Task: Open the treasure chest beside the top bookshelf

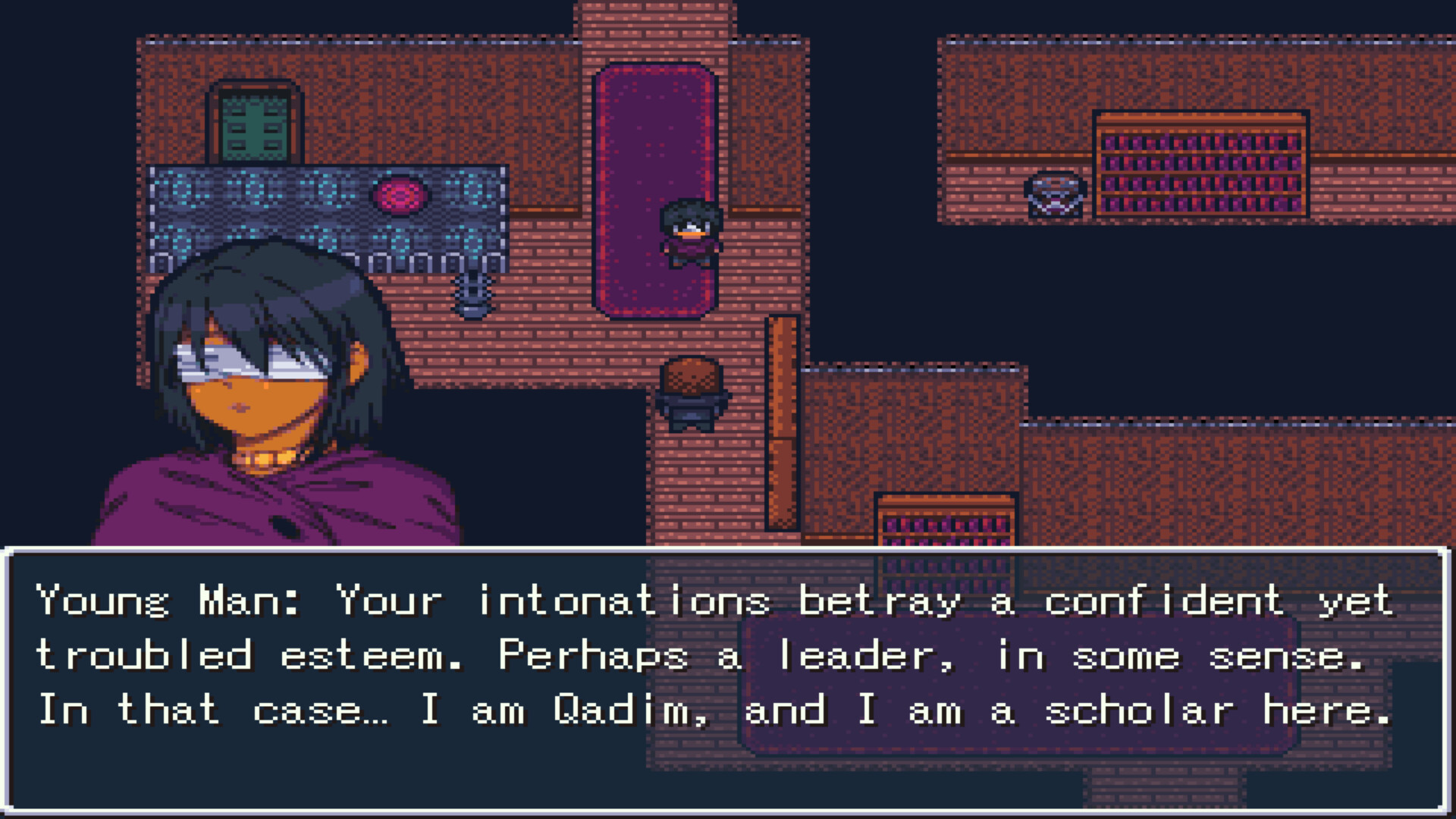Action: tap(1056, 197)
